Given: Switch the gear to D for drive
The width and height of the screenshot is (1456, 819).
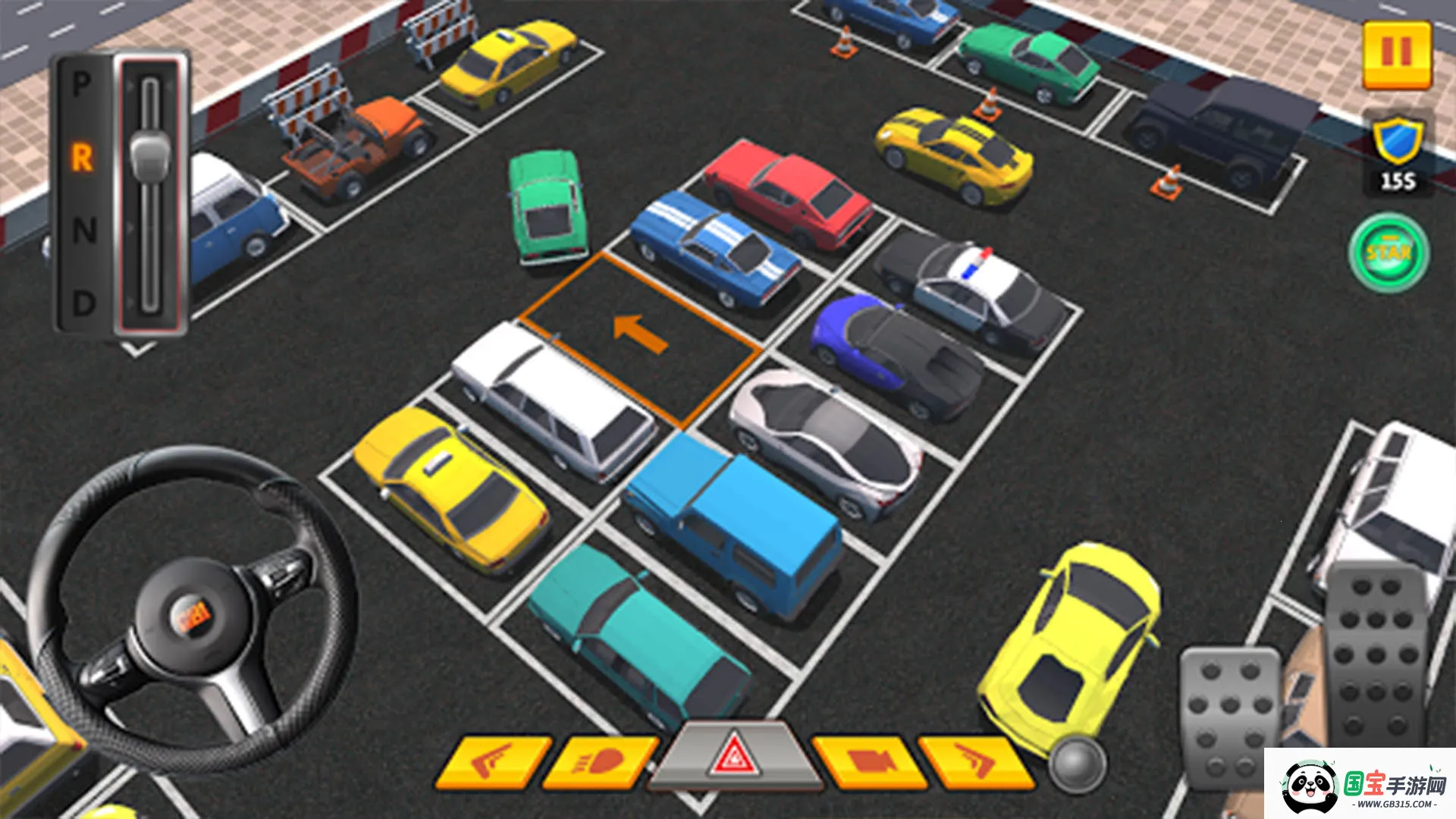Looking at the screenshot, I should 83,304.
